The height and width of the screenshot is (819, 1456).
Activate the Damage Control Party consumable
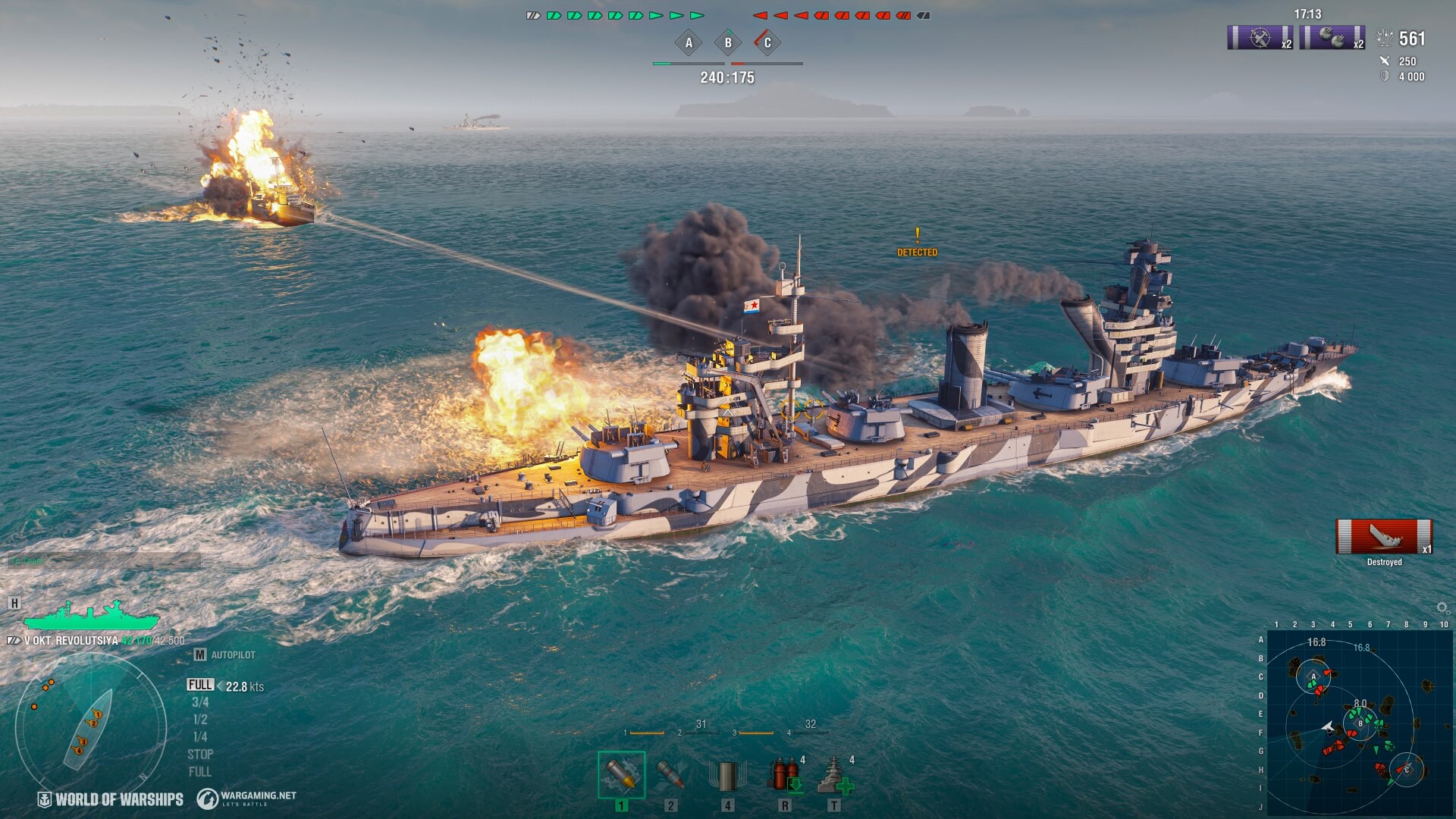[x=786, y=775]
